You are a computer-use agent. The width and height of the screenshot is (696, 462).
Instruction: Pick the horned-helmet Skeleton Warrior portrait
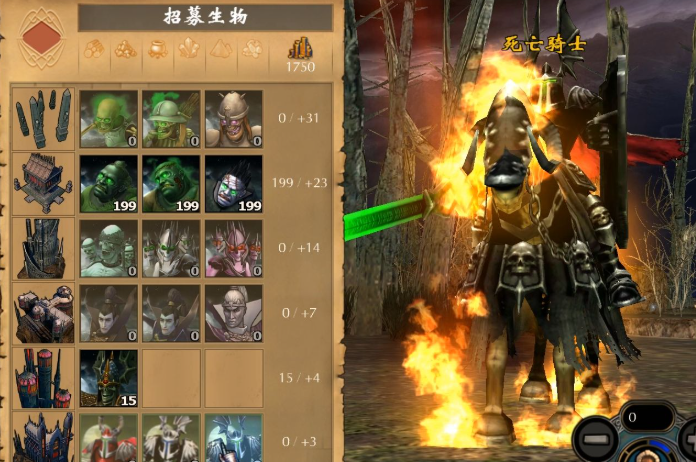pyautogui.click(x=233, y=119)
